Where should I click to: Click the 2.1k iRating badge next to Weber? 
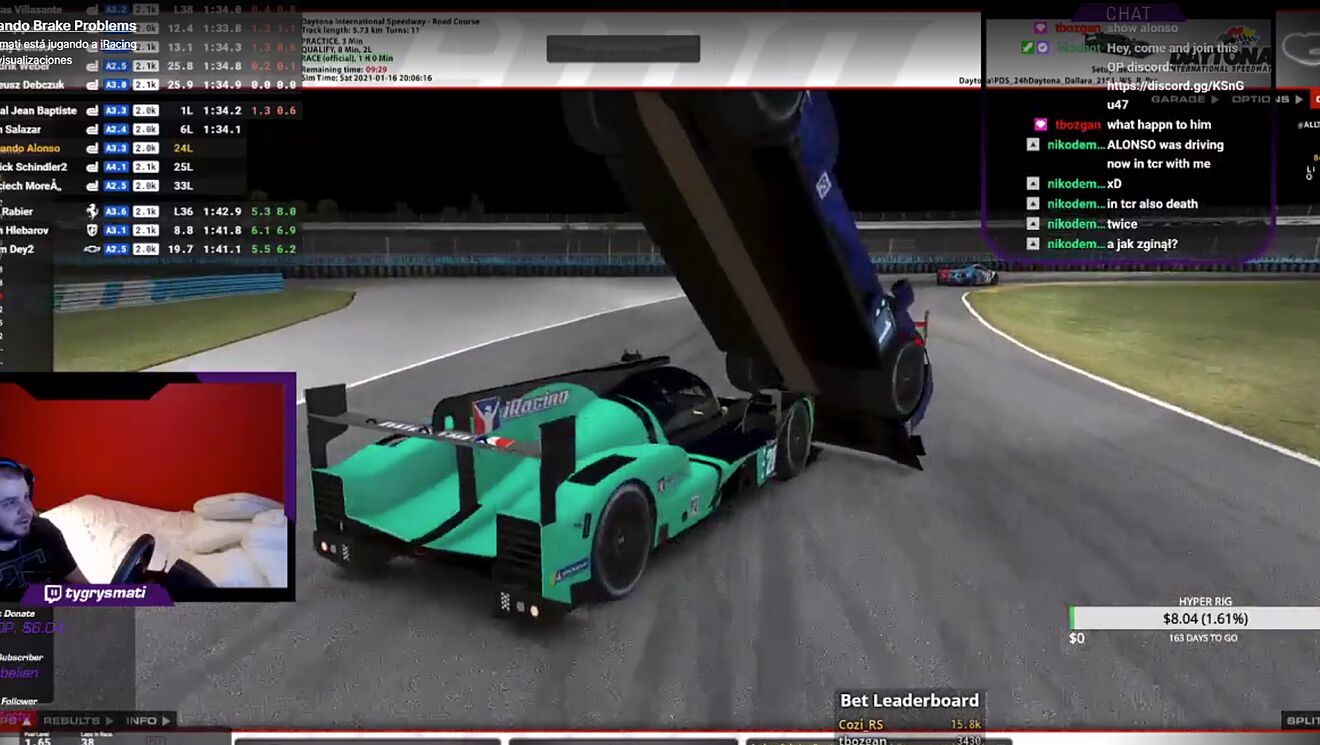click(x=146, y=64)
